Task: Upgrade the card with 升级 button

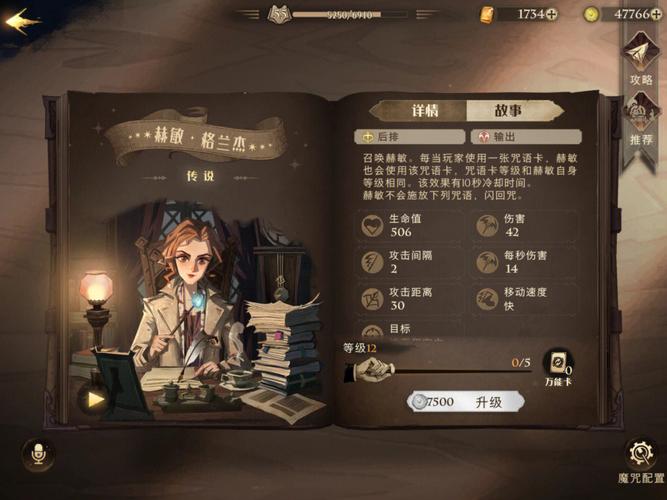Action: tap(469, 401)
